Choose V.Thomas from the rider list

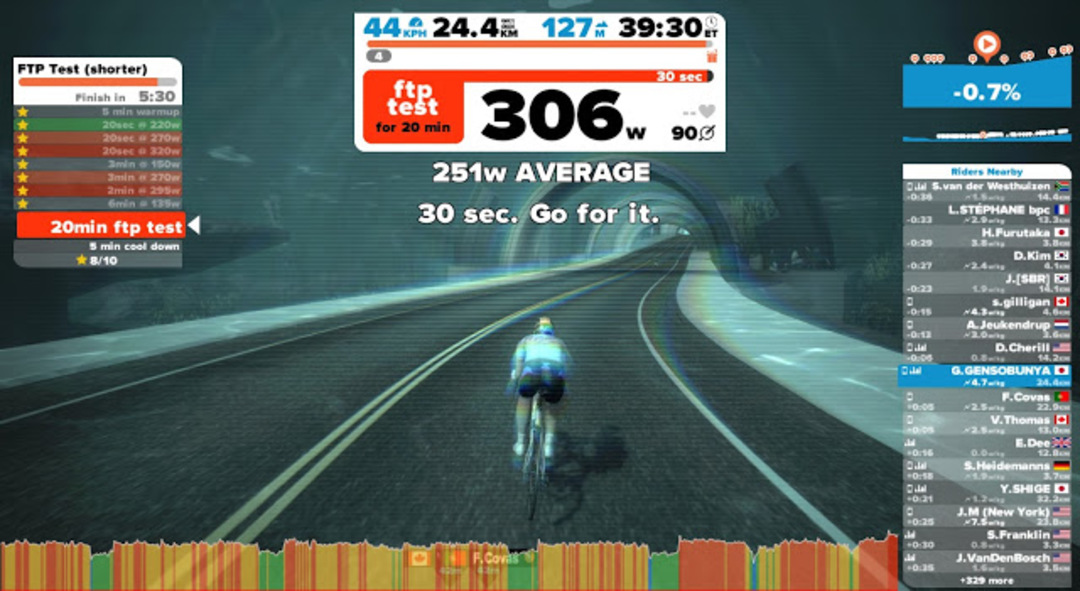tap(986, 424)
